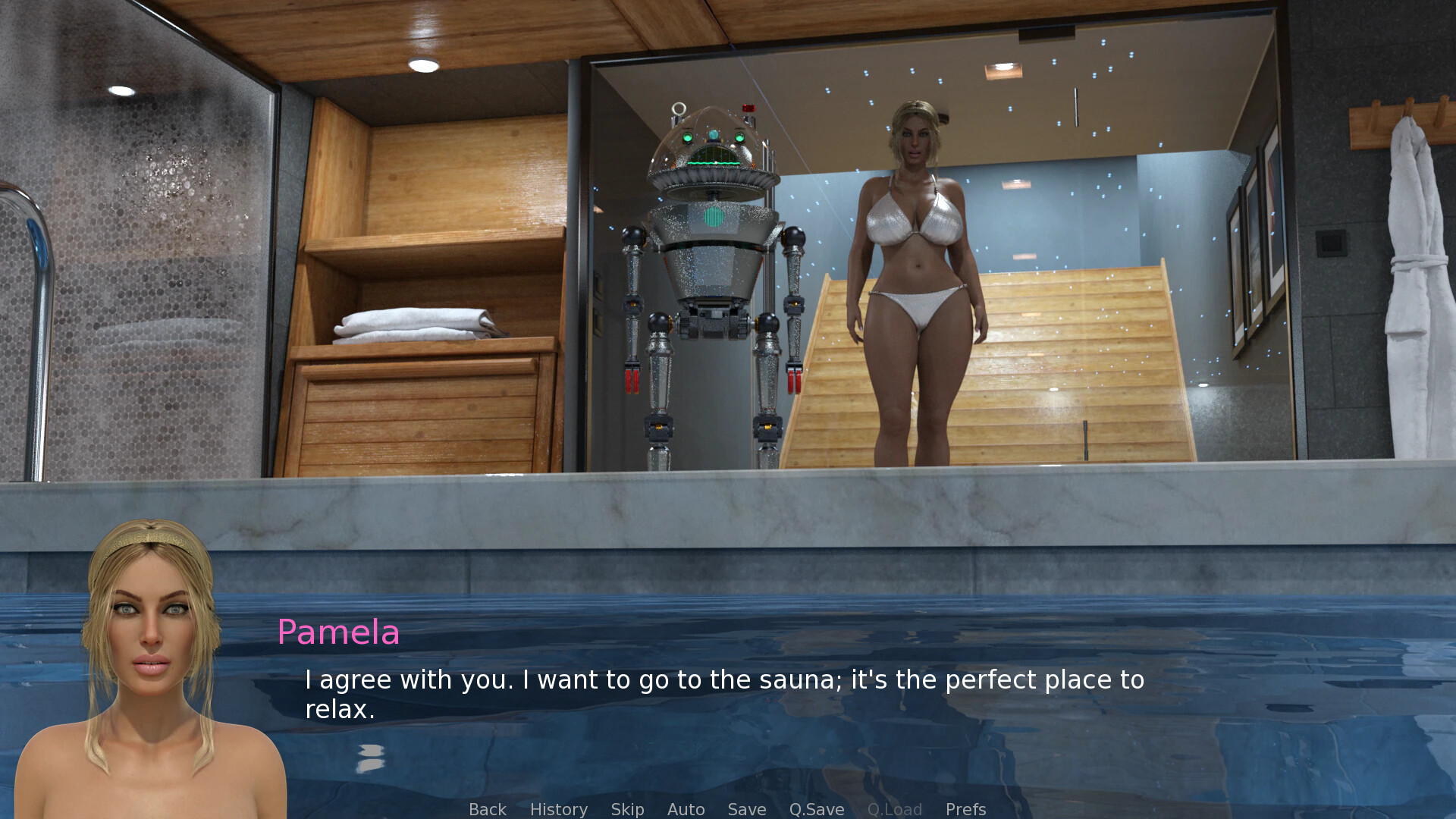Open the Prefs settings menu

(x=965, y=809)
